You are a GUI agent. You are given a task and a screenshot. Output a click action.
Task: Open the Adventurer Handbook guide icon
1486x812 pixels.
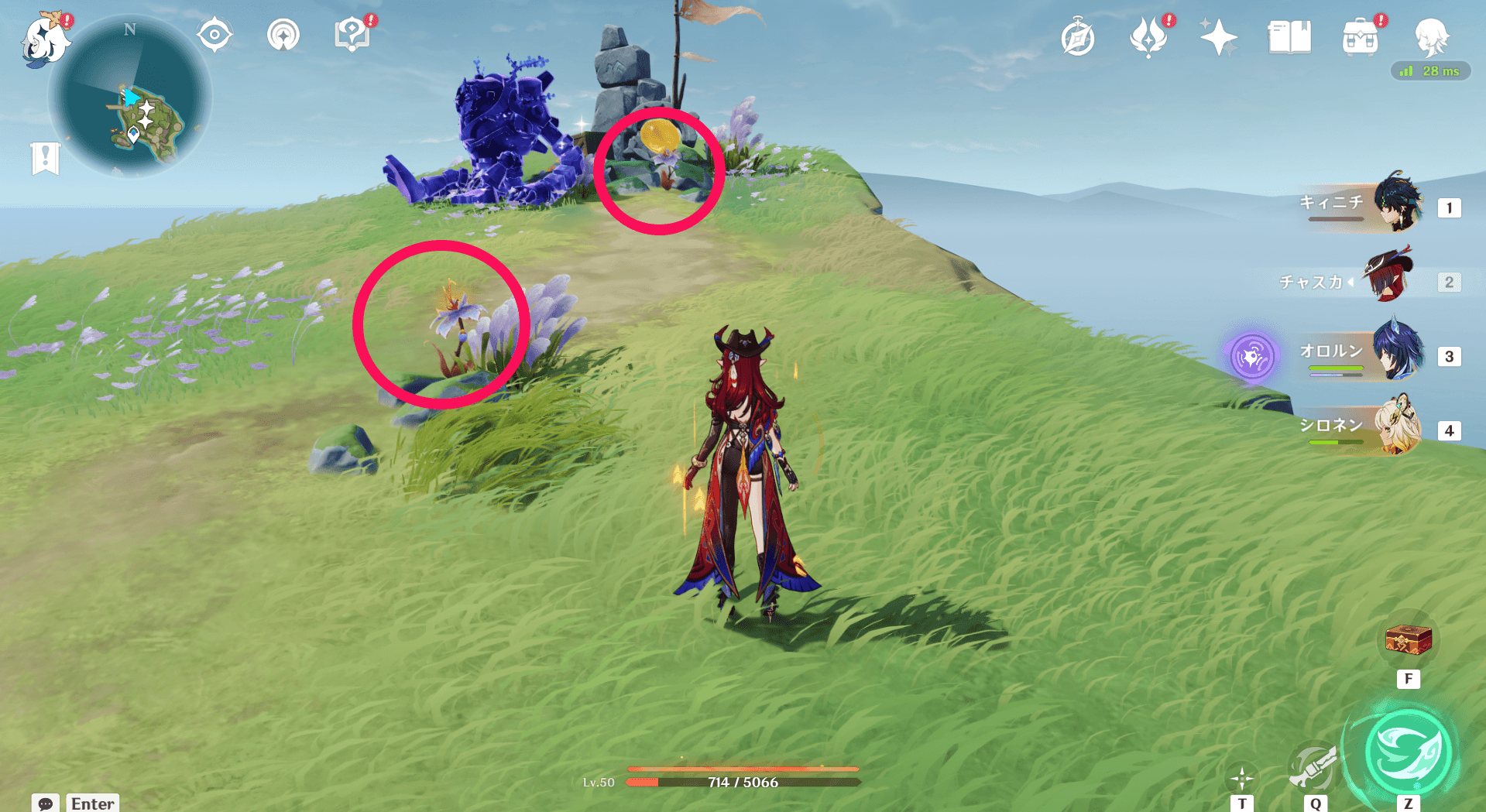point(351,33)
